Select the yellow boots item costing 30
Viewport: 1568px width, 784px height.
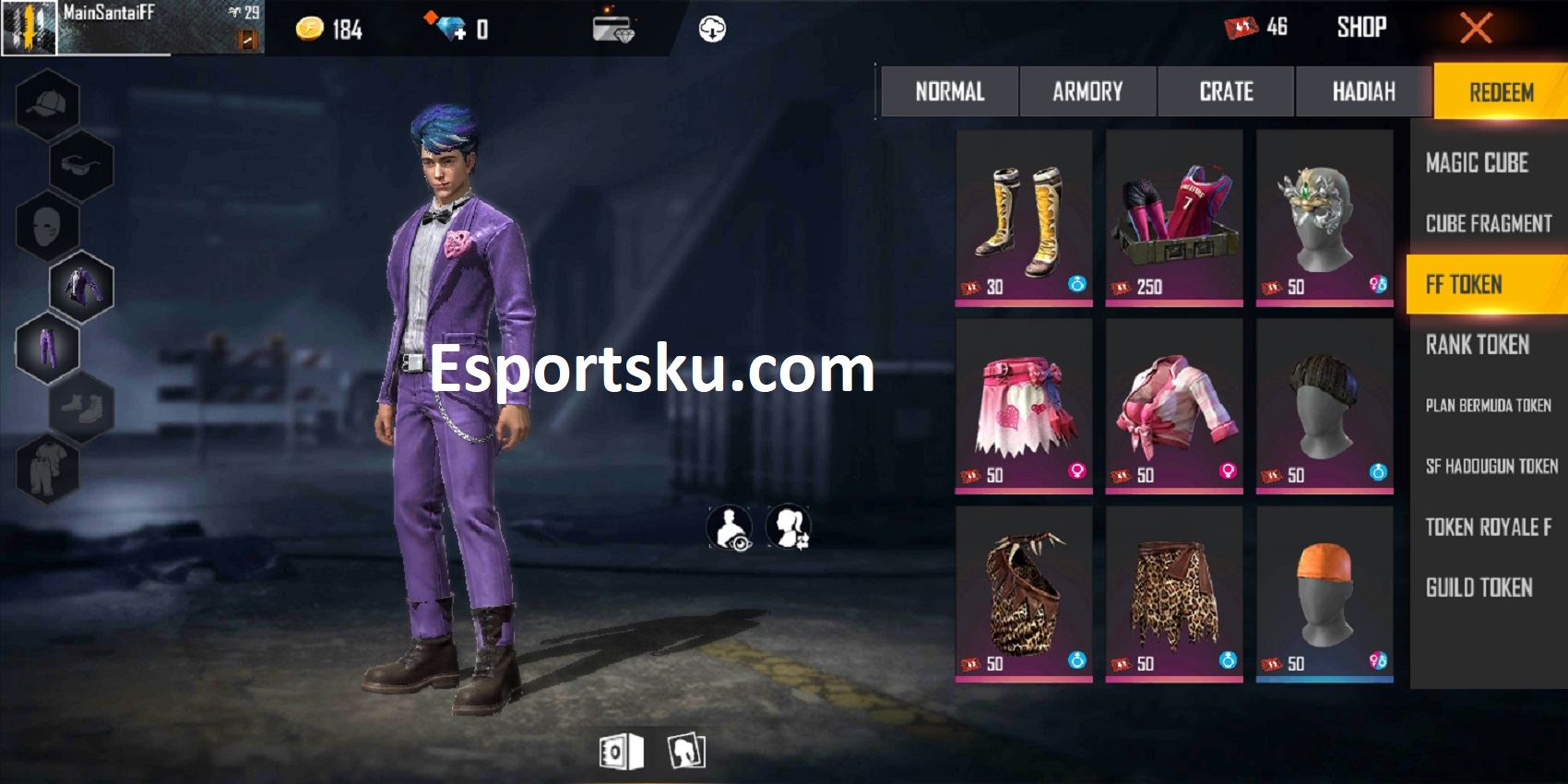(1024, 217)
